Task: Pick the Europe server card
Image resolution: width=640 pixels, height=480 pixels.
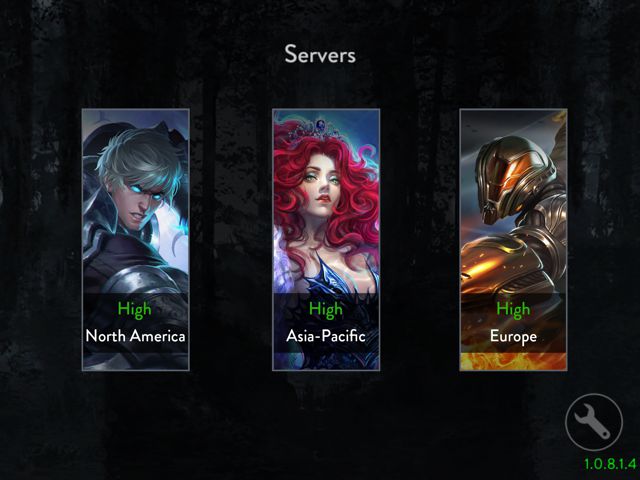Action: tap(513, 240)
